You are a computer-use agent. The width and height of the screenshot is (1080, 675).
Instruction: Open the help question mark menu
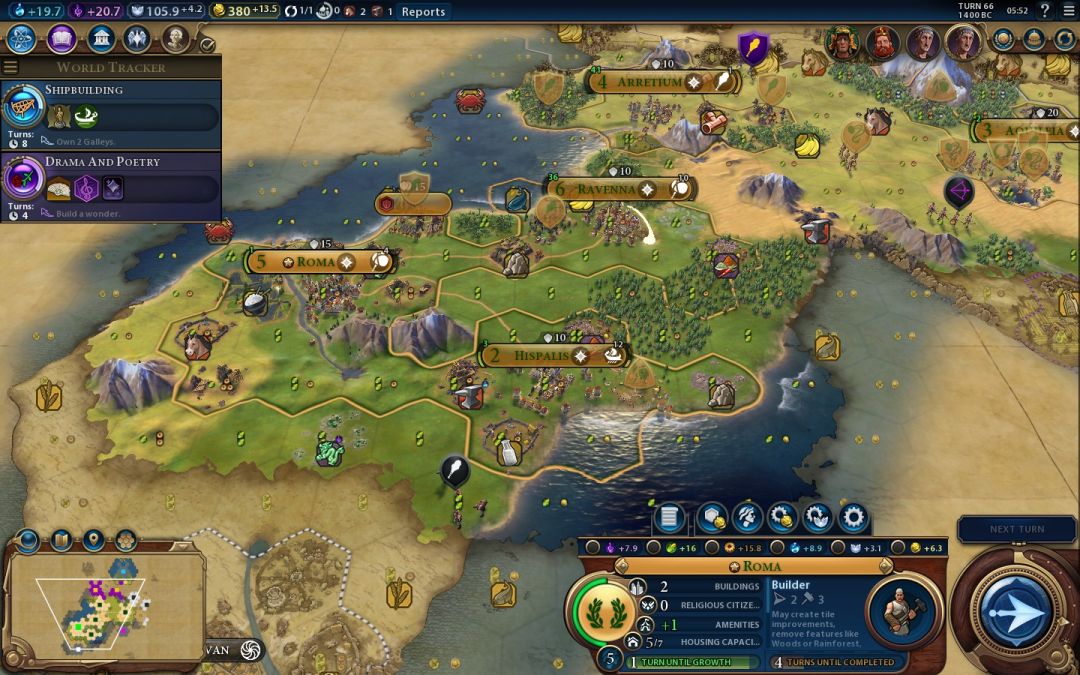coord(1044,11)
